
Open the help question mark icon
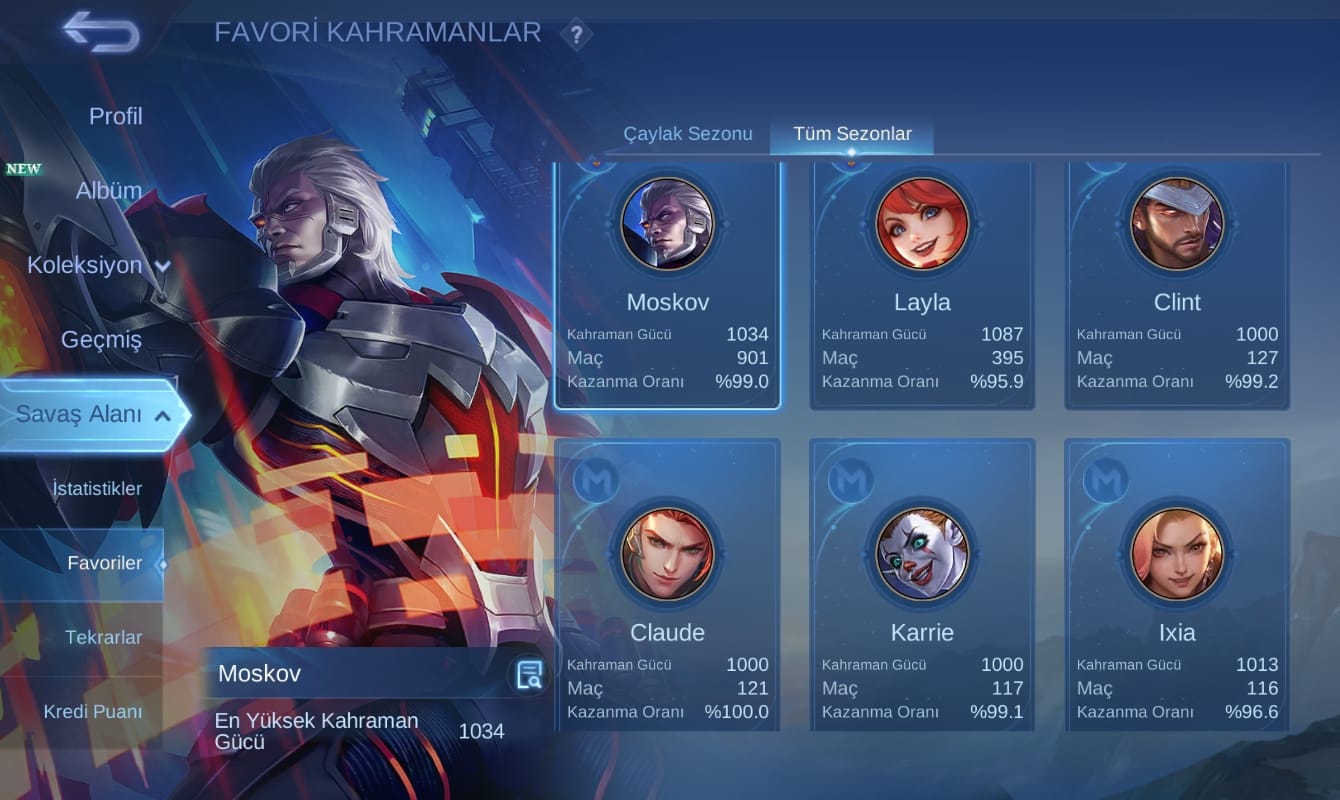click(576, 35)
